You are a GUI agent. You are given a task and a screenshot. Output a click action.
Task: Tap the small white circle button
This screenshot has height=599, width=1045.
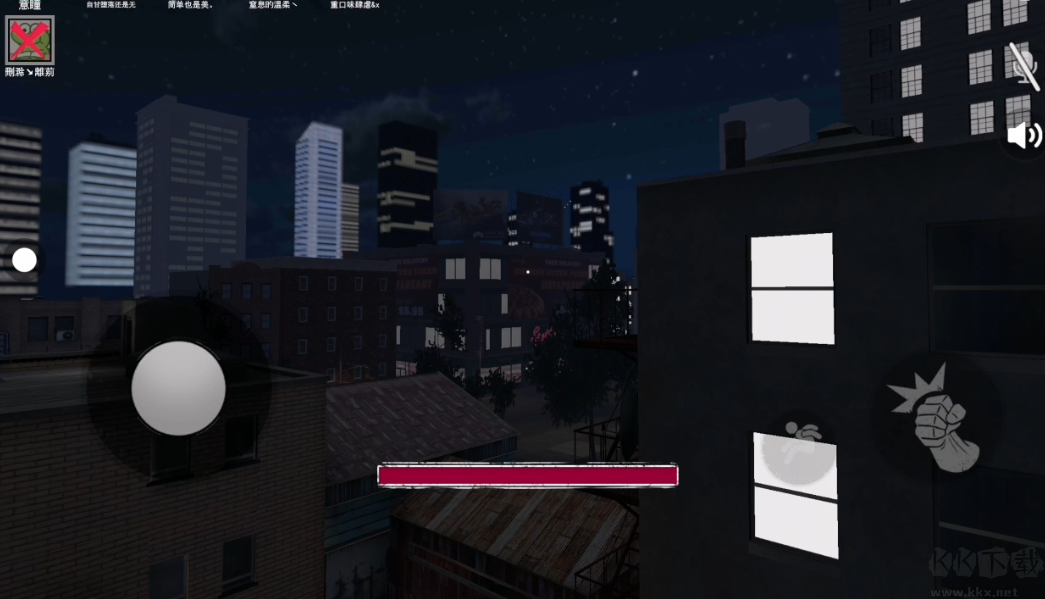pyautogui.click(x=25, y=260)
